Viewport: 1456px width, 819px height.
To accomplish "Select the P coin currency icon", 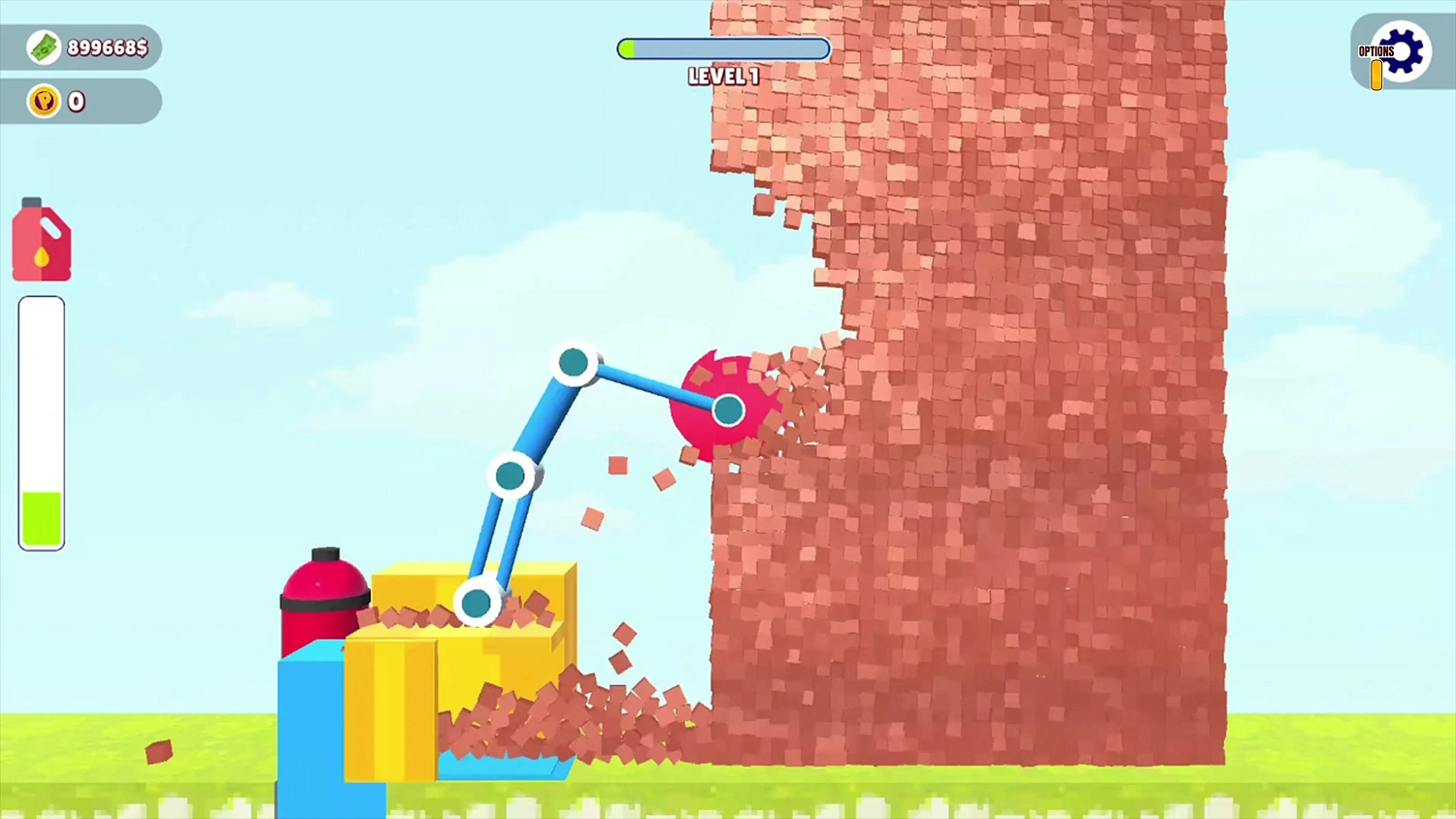I will (x=43, y=102).
